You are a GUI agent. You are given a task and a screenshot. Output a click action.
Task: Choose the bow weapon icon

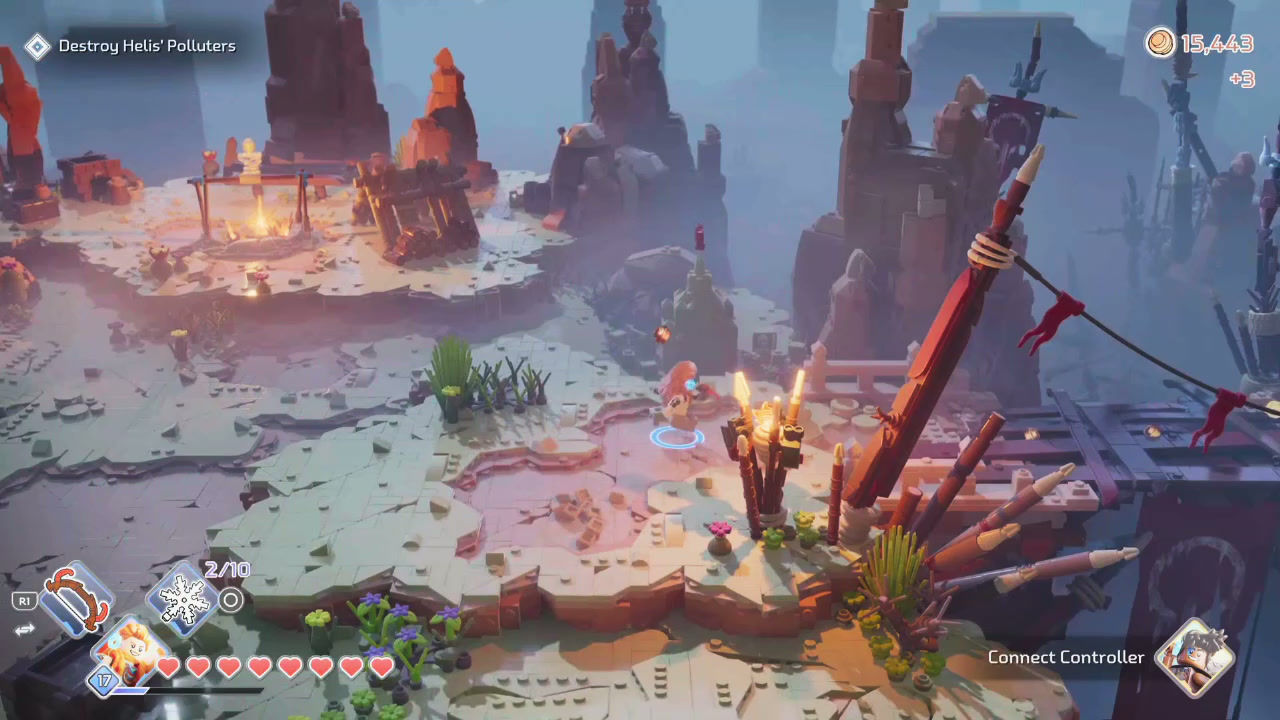75,599
